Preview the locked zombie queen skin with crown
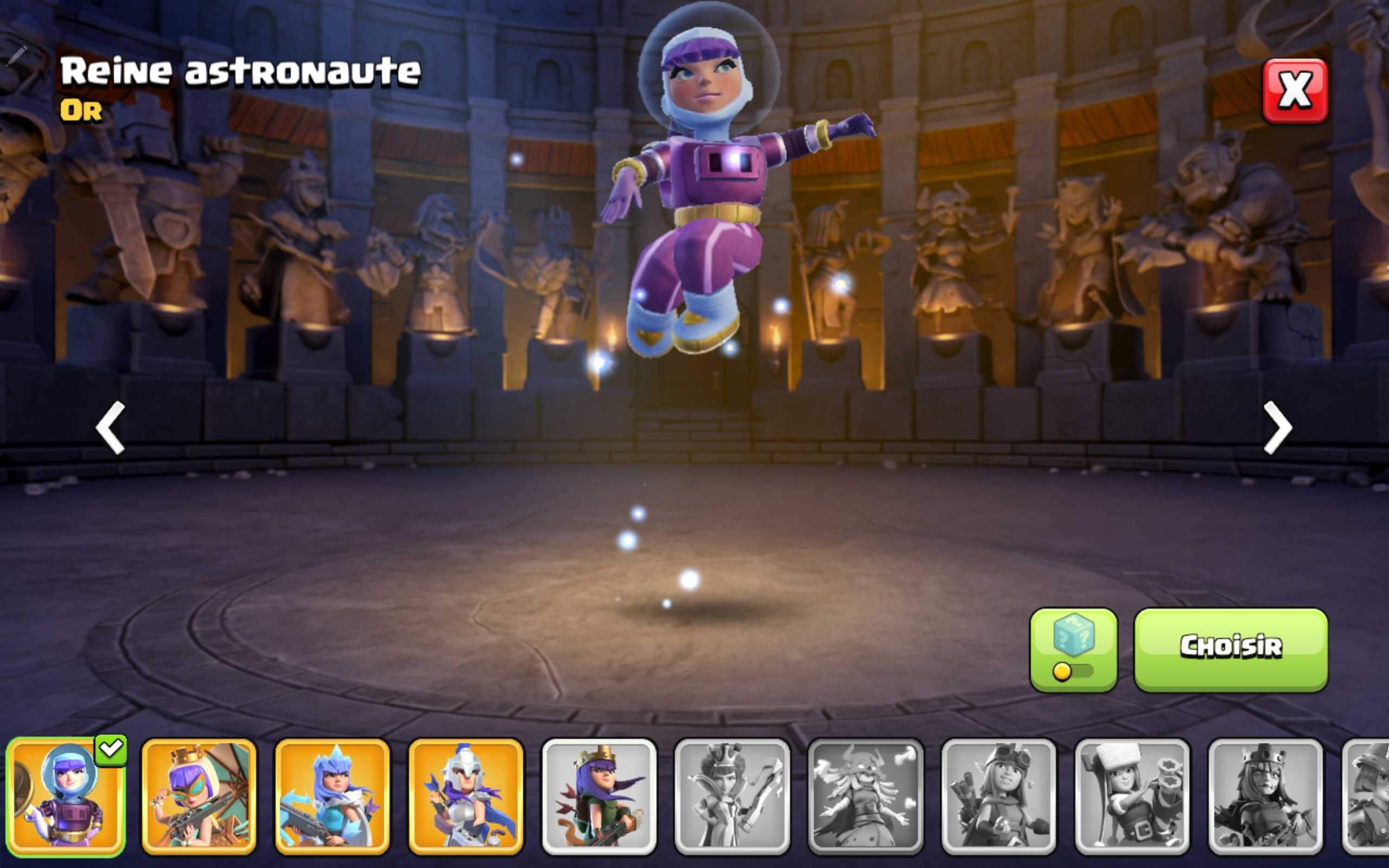Viewport: 1389px width, 868px height. coord(1265,796)
